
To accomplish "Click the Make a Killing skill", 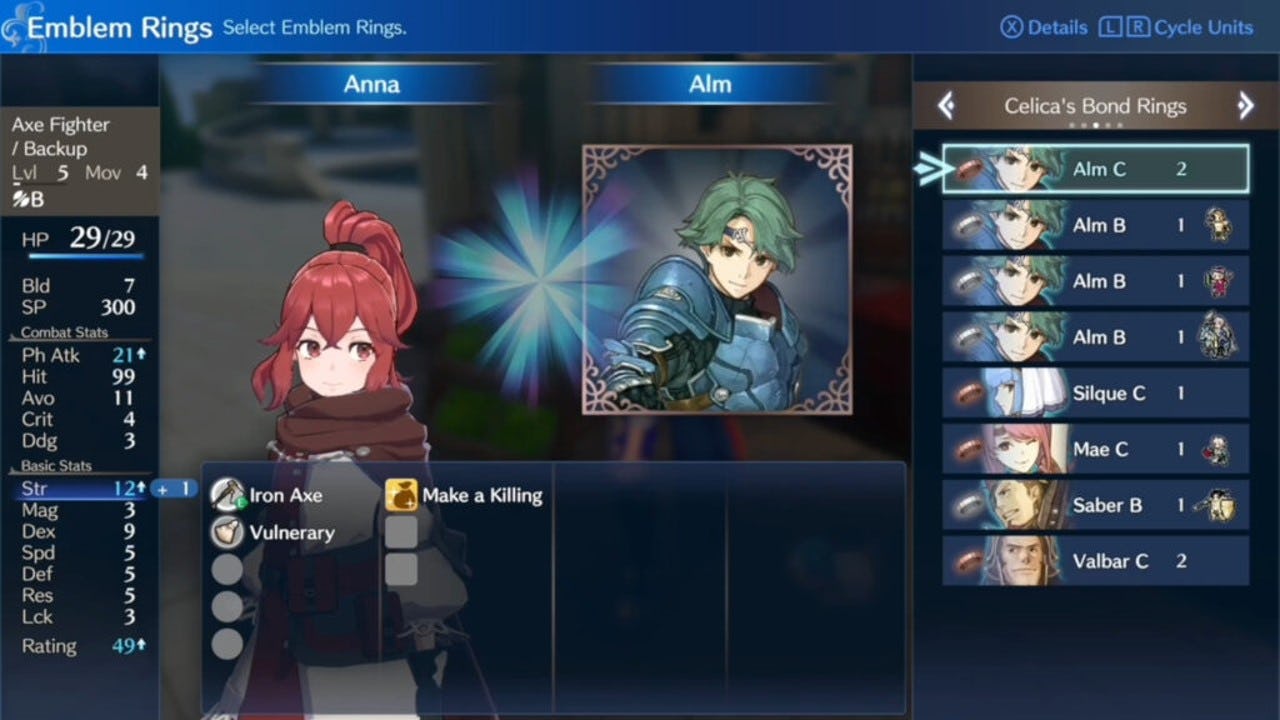I will point(465,495).
